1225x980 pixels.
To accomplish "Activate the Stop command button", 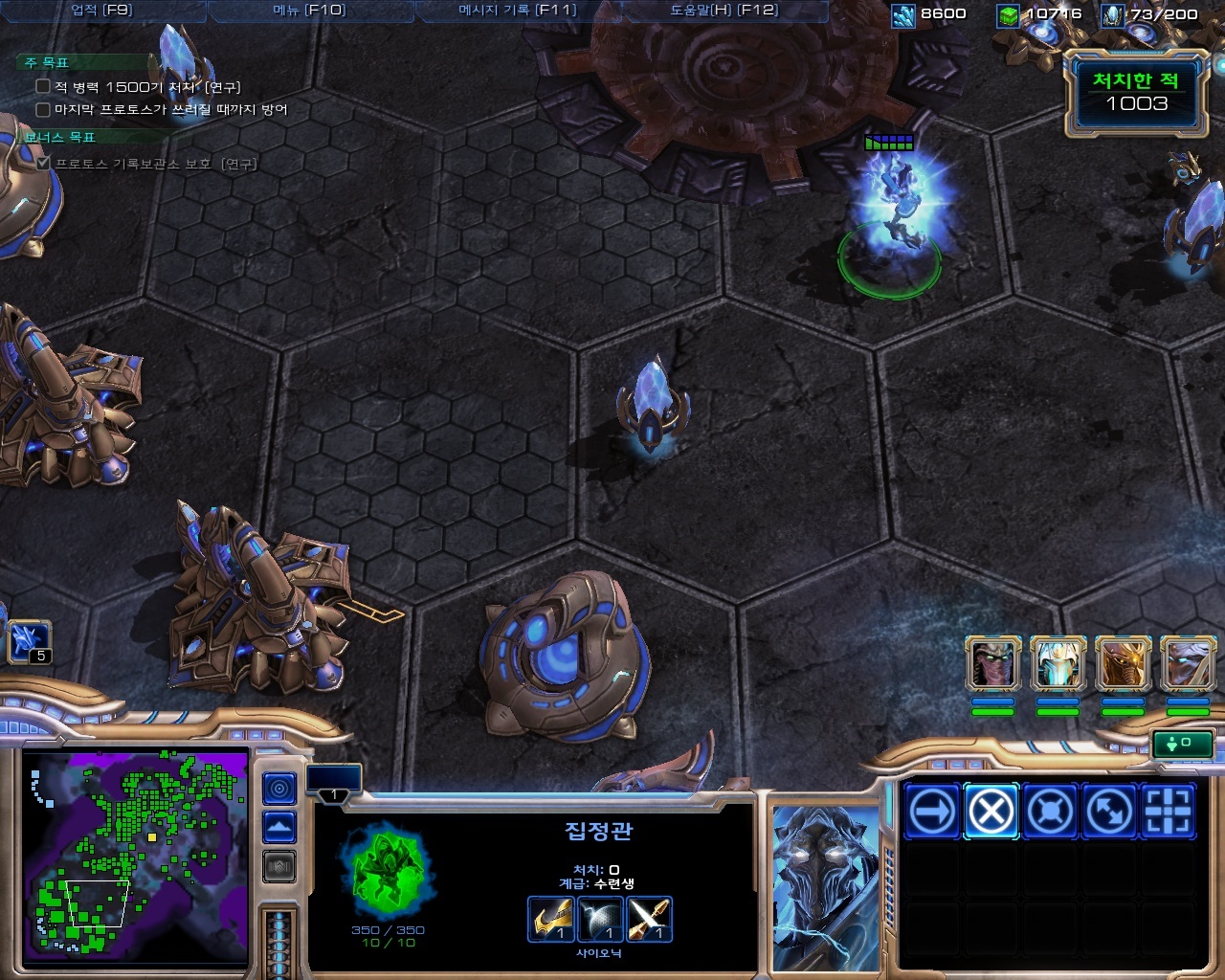I will pyautogui.click(x=991, y=812).
